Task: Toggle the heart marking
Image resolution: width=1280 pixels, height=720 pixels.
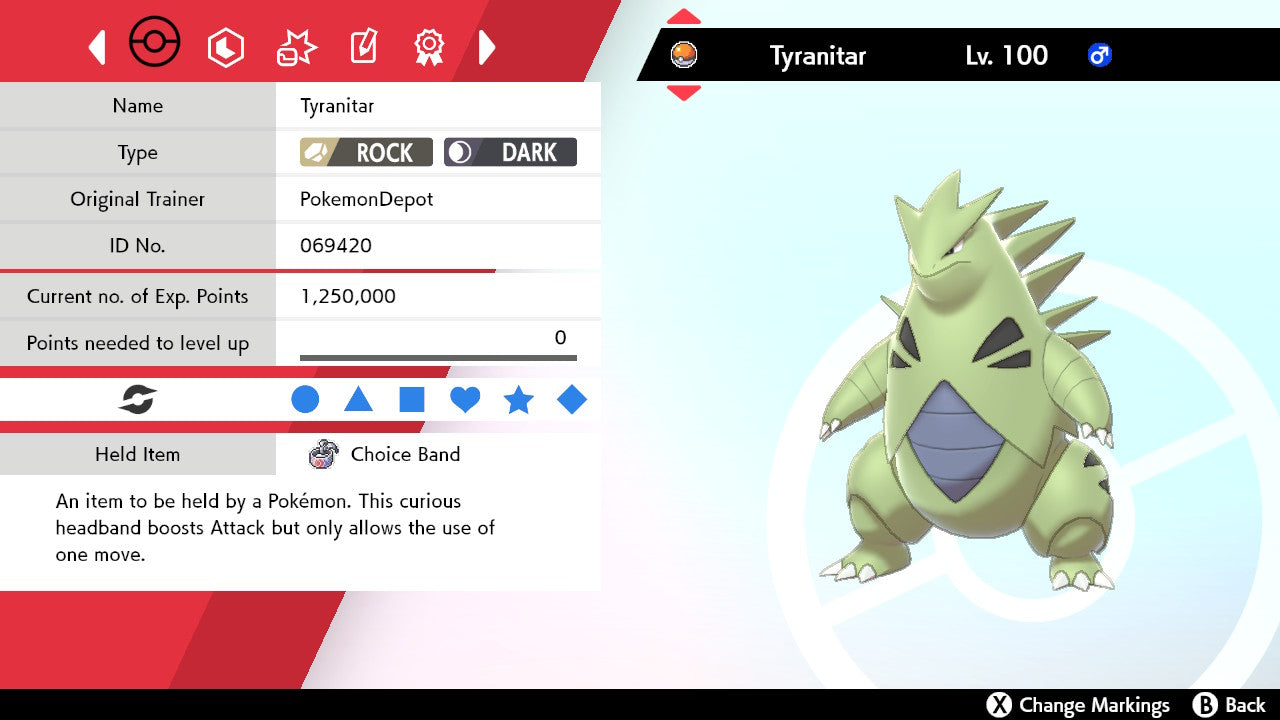Action: point(465,400)
